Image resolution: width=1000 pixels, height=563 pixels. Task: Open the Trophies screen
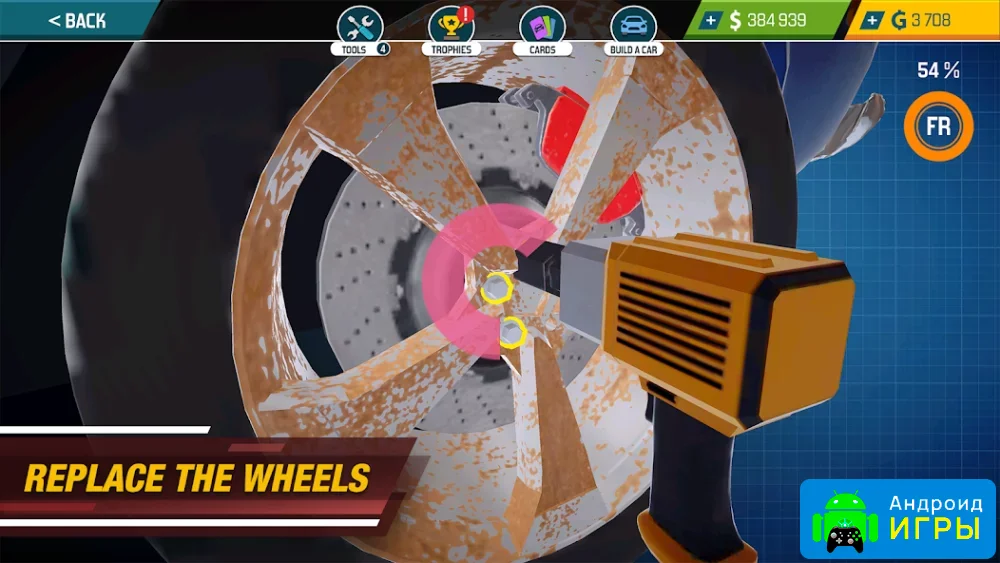[451, 28]
